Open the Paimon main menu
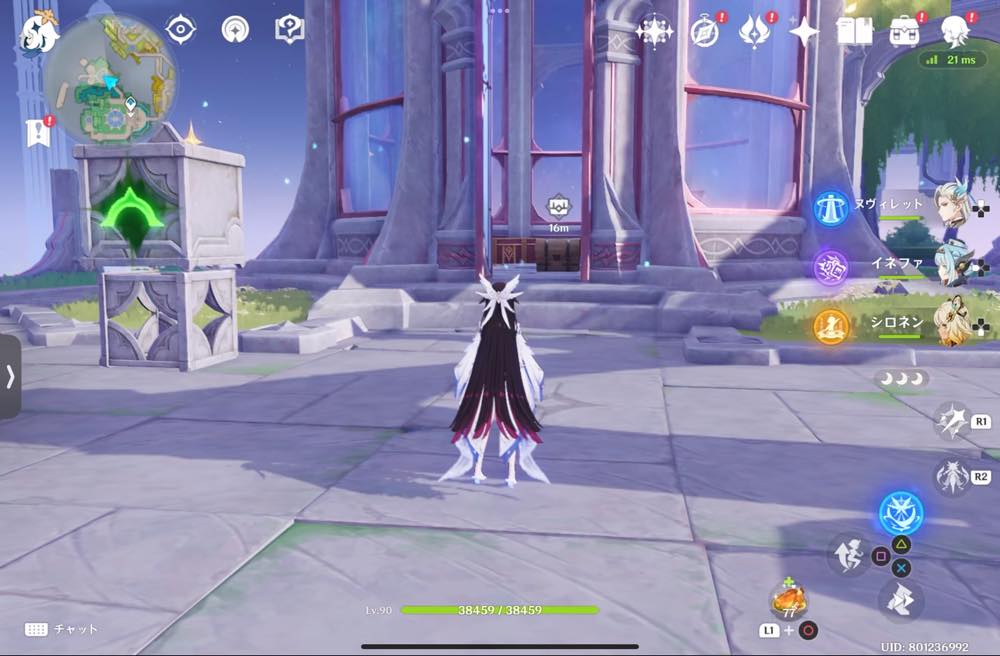 pyautogui.click(x=38, y=33)
